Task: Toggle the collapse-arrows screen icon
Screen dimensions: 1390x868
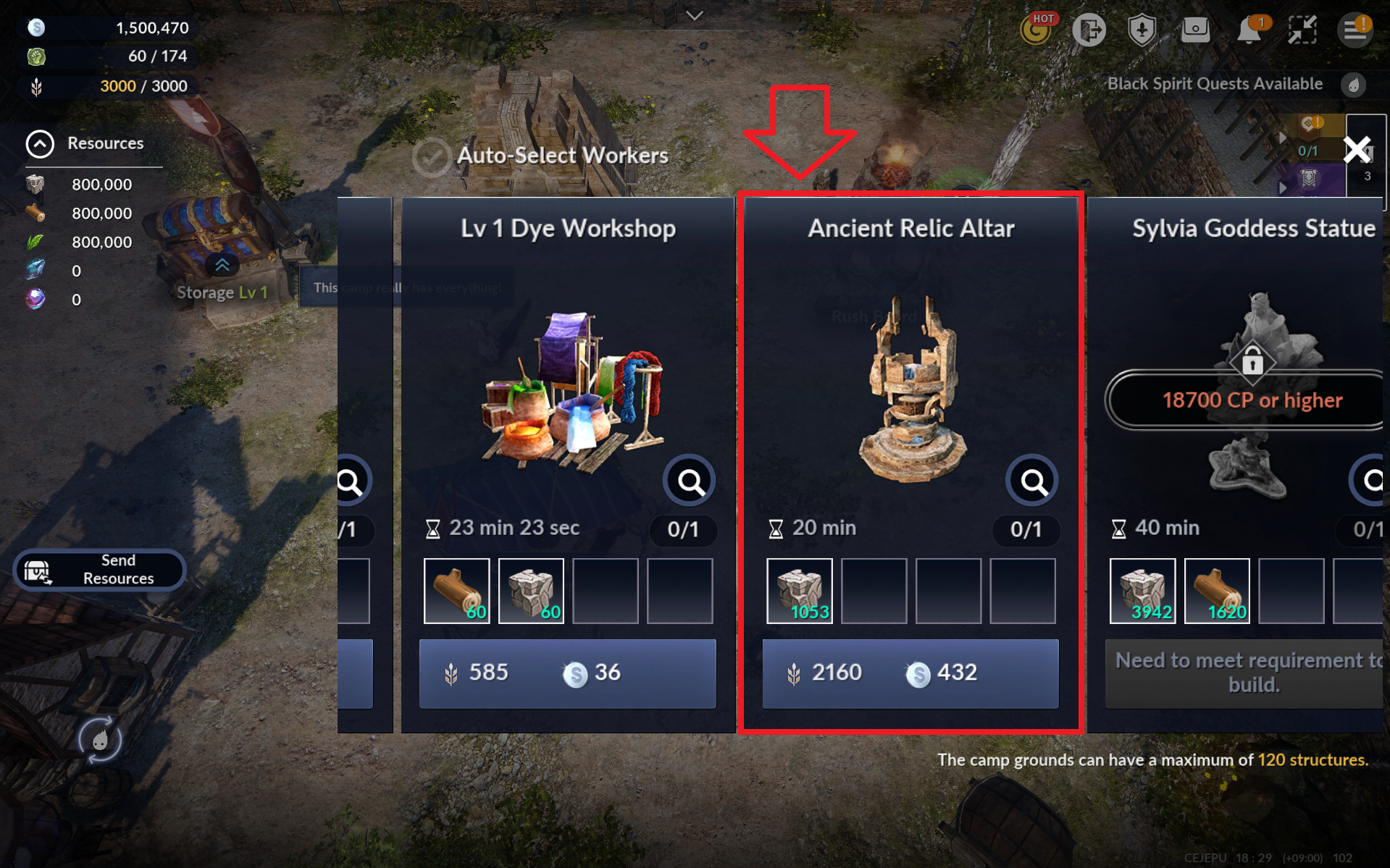Action: (1302, 30)
